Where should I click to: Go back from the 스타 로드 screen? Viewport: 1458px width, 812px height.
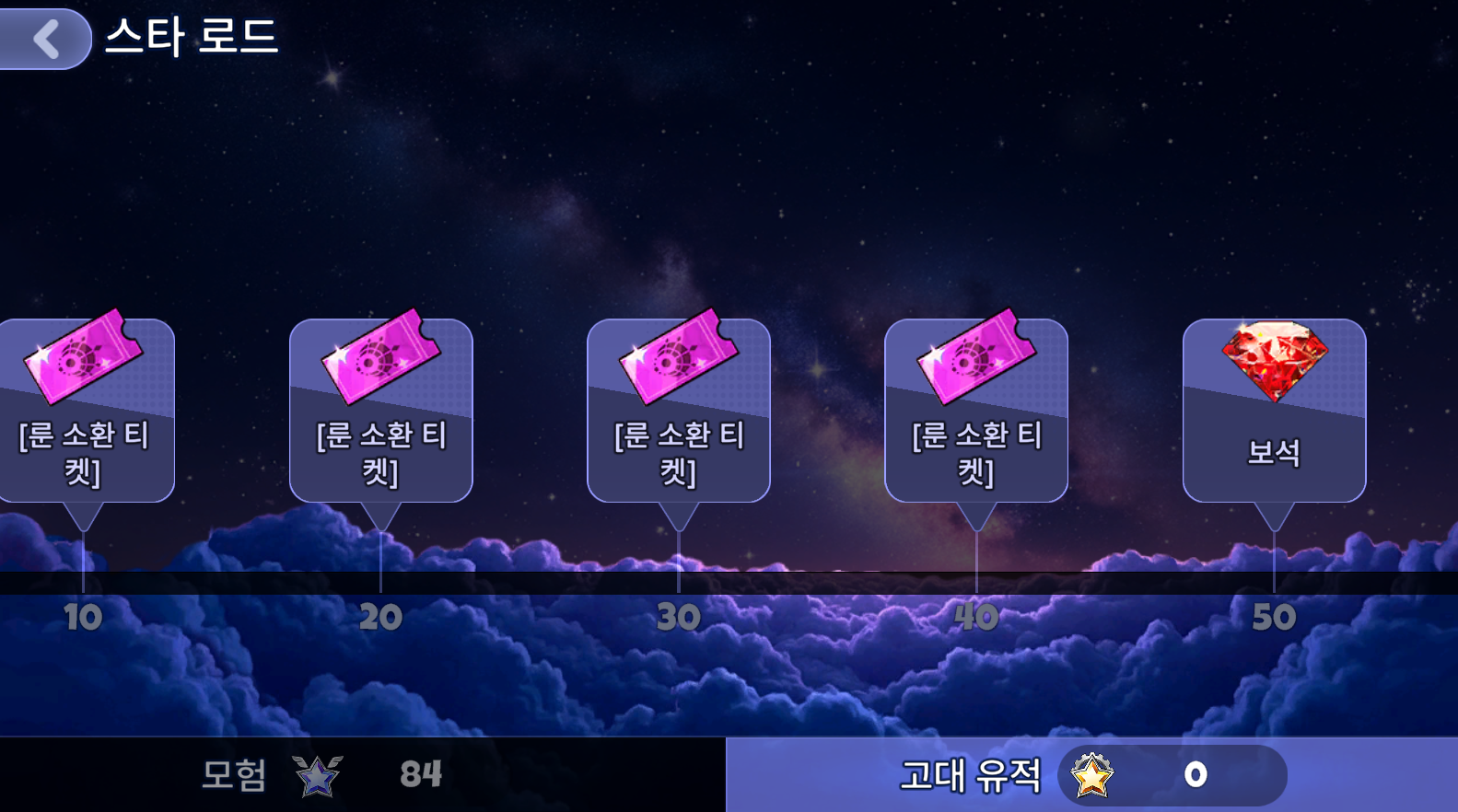point(45,39)
